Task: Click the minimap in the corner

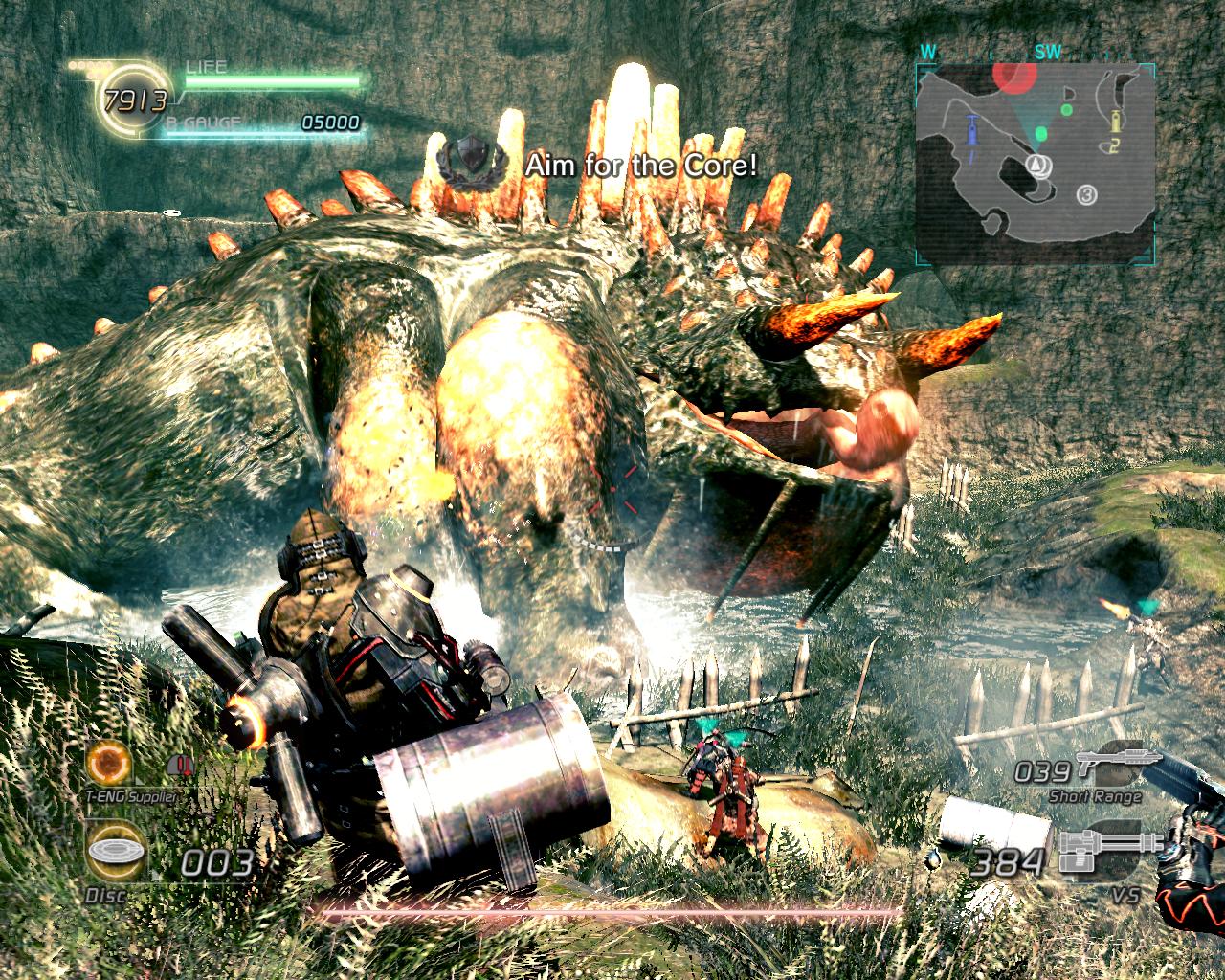Action: [1032, 164]
